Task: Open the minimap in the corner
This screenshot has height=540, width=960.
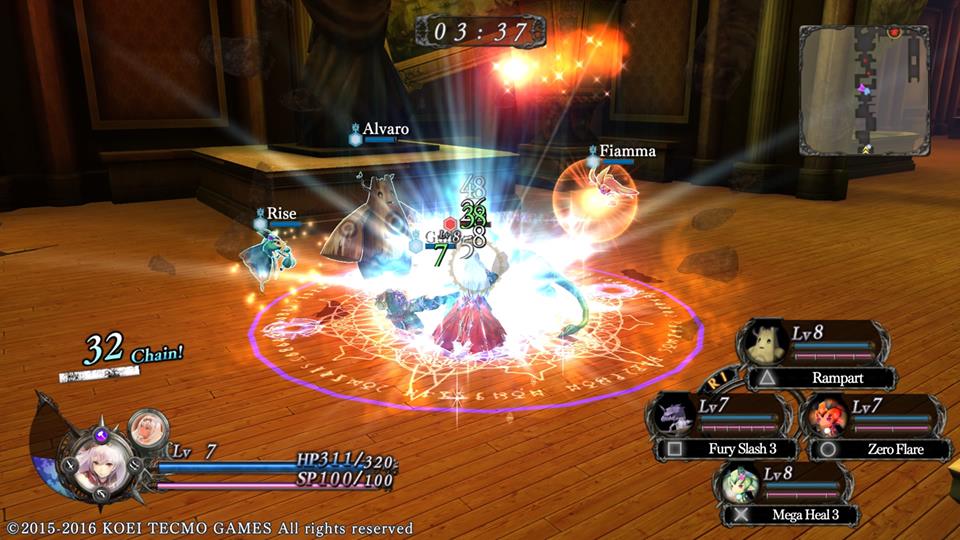Action: (864, 89)
